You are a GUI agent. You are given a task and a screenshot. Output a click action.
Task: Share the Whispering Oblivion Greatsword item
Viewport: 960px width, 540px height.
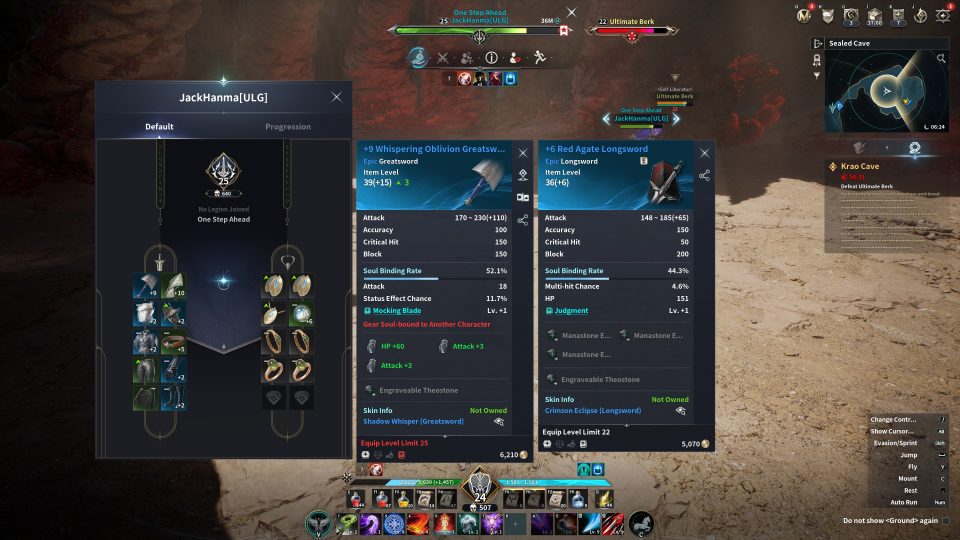click(x=522, y=219)
